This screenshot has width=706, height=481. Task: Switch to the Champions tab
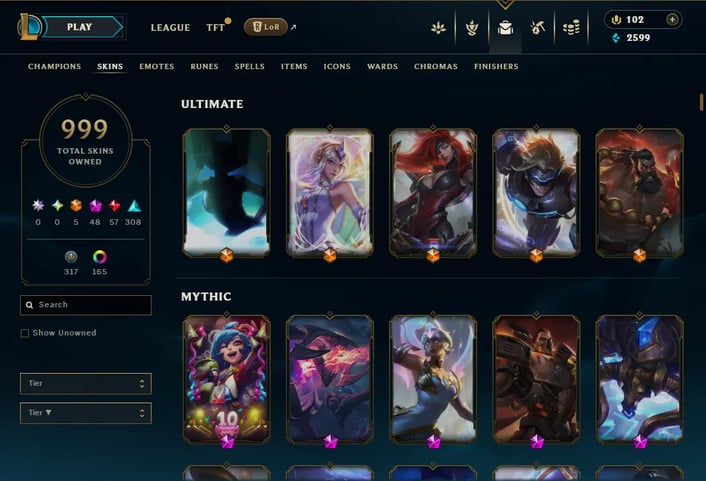pyautogui.click(x=55, y=67)
